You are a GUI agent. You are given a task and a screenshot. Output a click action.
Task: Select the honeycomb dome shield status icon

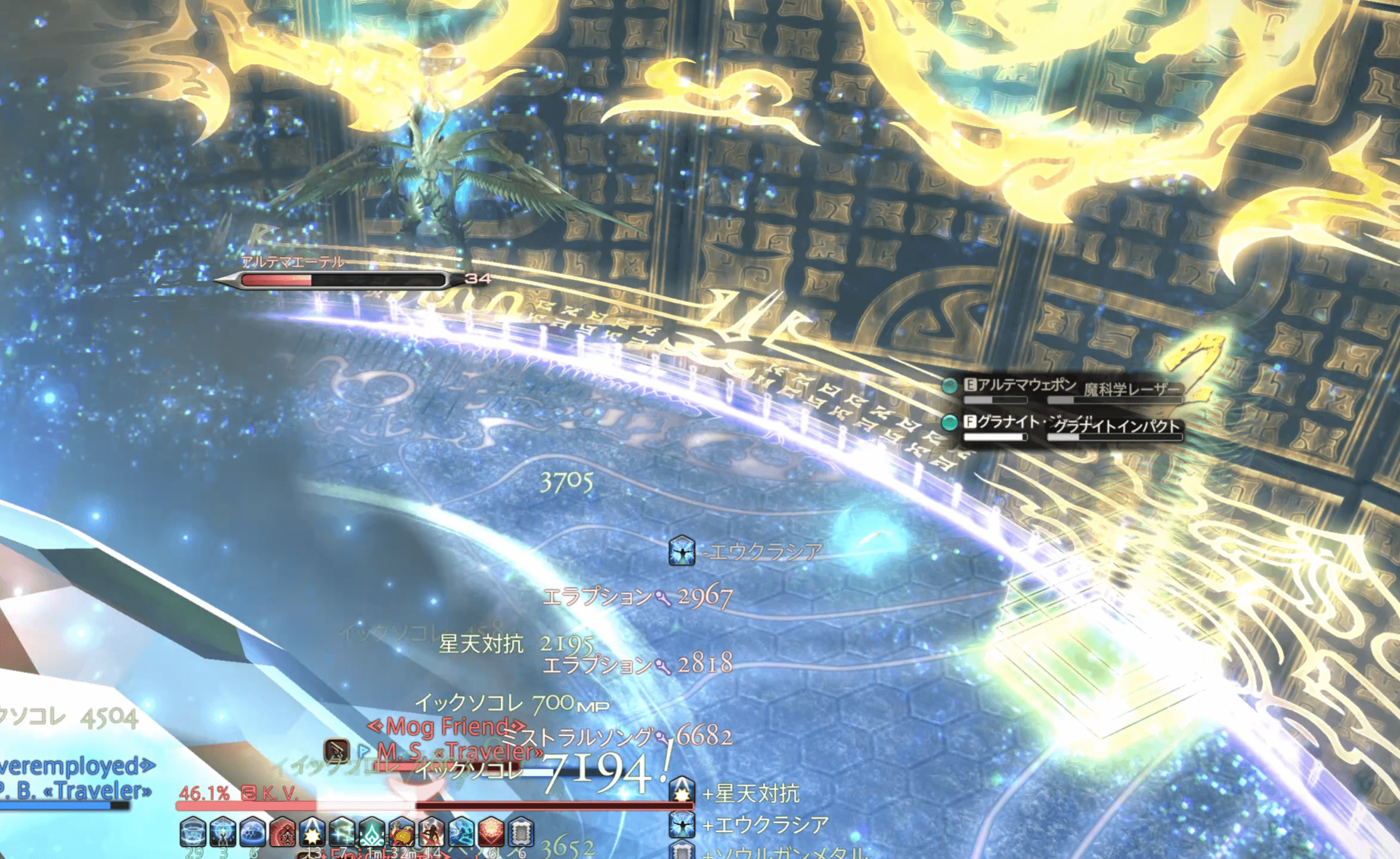point(253,832)
